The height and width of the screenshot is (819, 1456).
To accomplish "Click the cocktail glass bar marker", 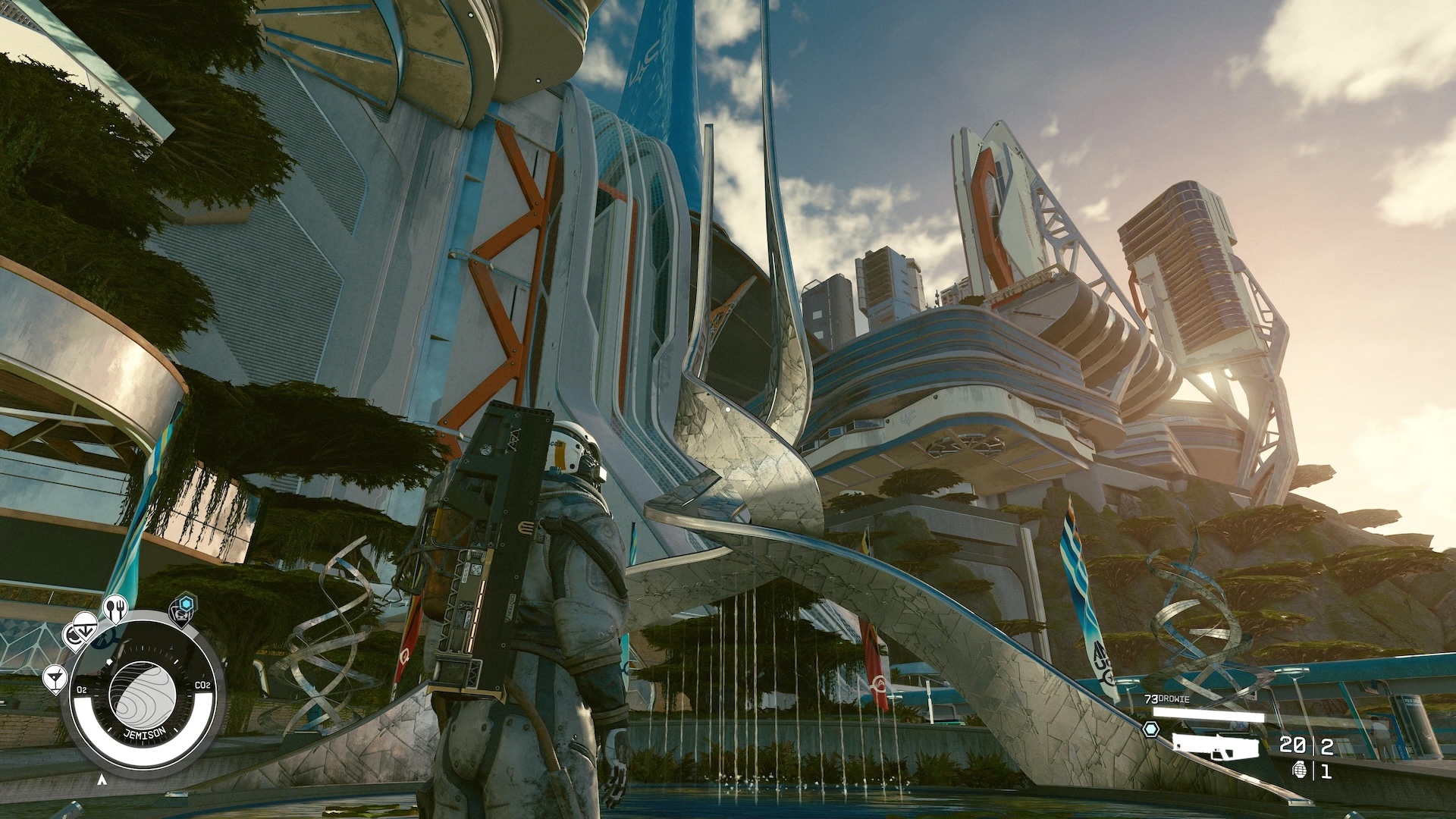I will pyautogui.click(x=55, y=677).
